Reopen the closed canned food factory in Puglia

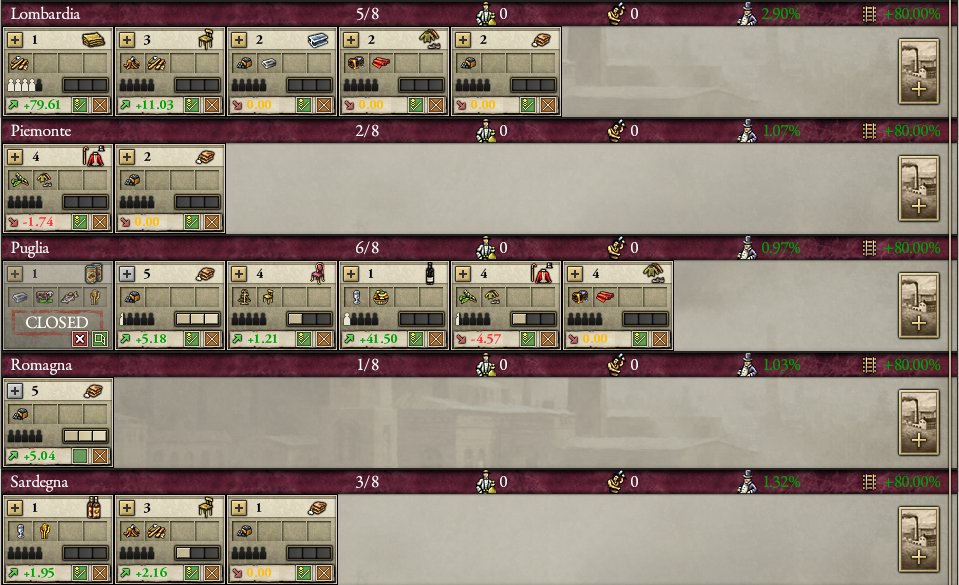[99, 339]
